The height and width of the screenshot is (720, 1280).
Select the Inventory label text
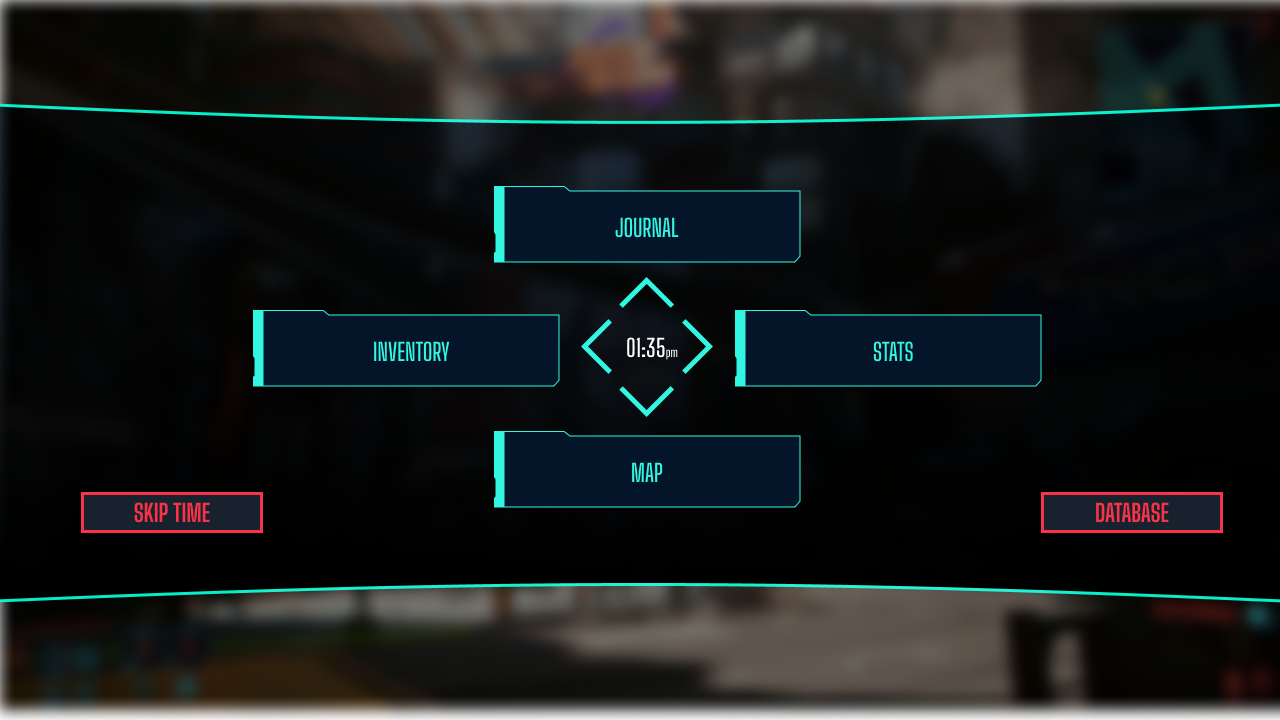(x=411, y=350)
